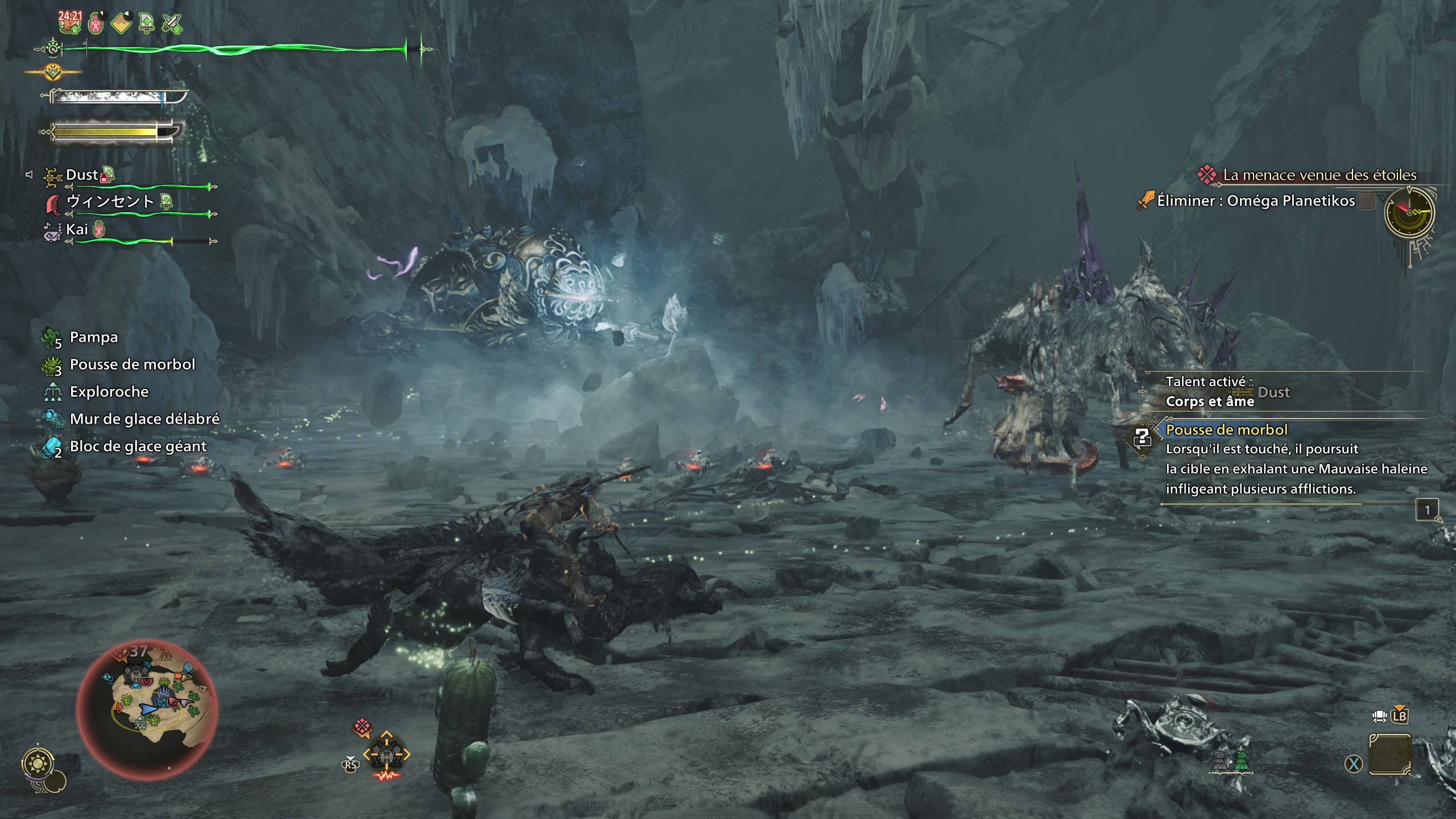Choose Exploroche from the environment list

[109, 392]
